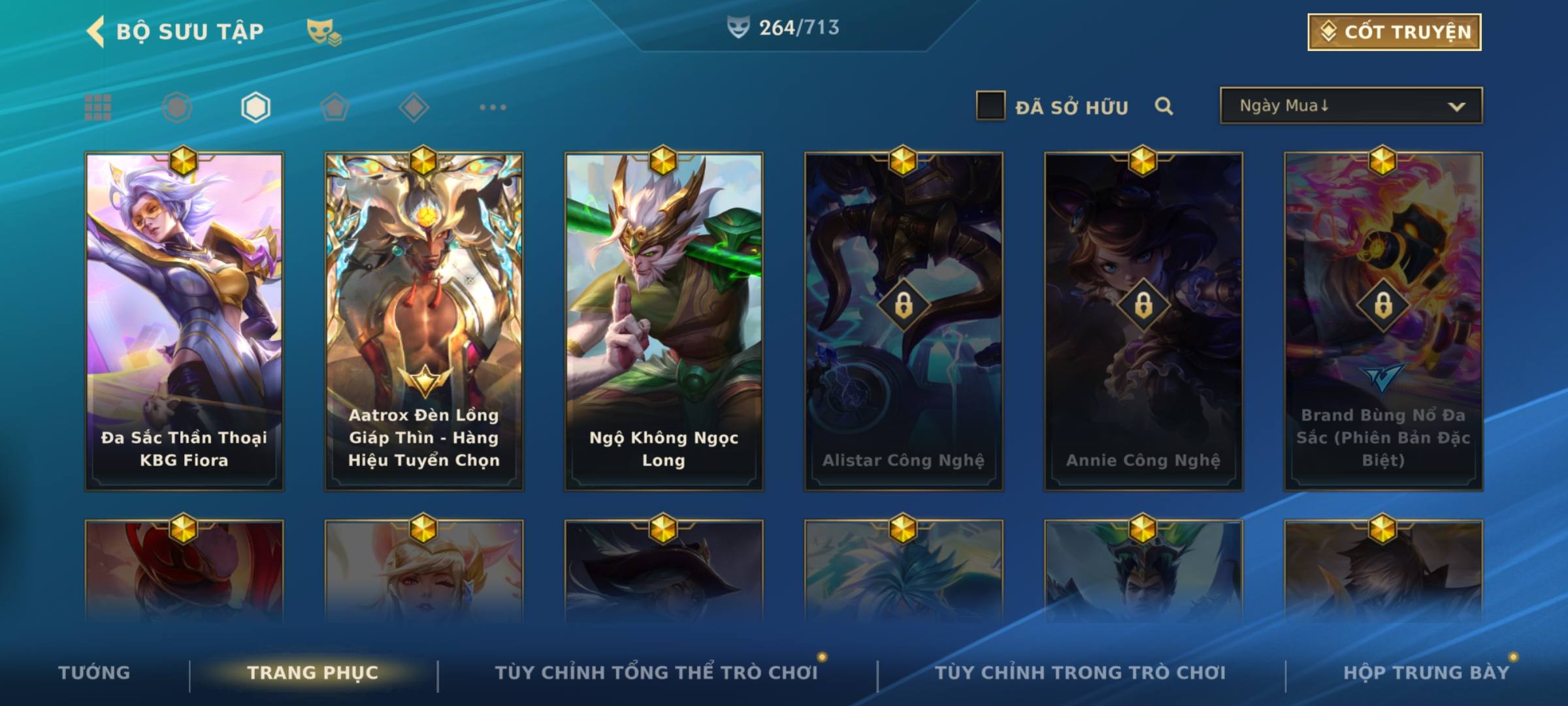Image resolution: width=1568 pixels, height=706 pixels.
Task: Switch to the Tướng tab
Action: tap(94, 673)
